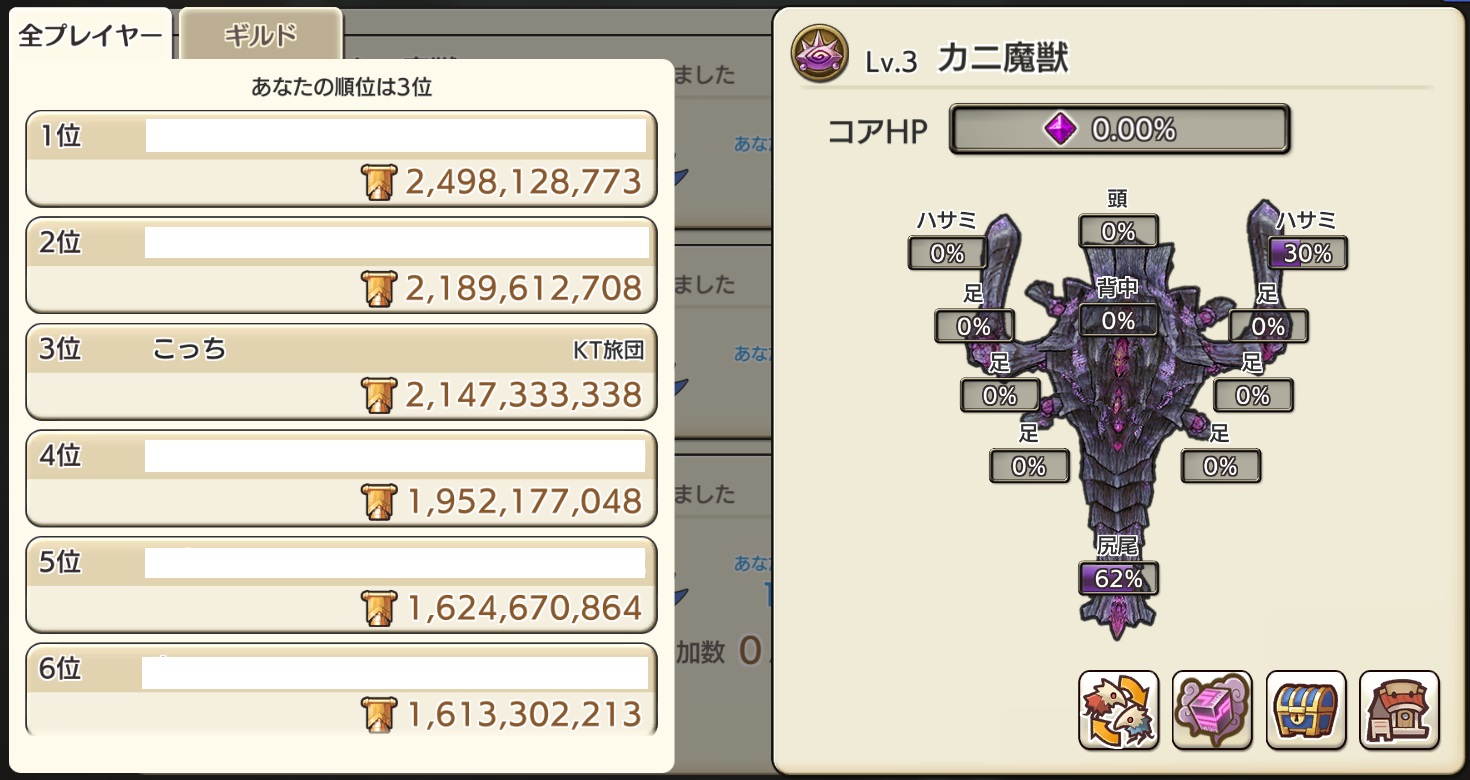Click the コアHP progress bar
The height and width of the screenshot is (780, 1470).
coord(1119,128)
